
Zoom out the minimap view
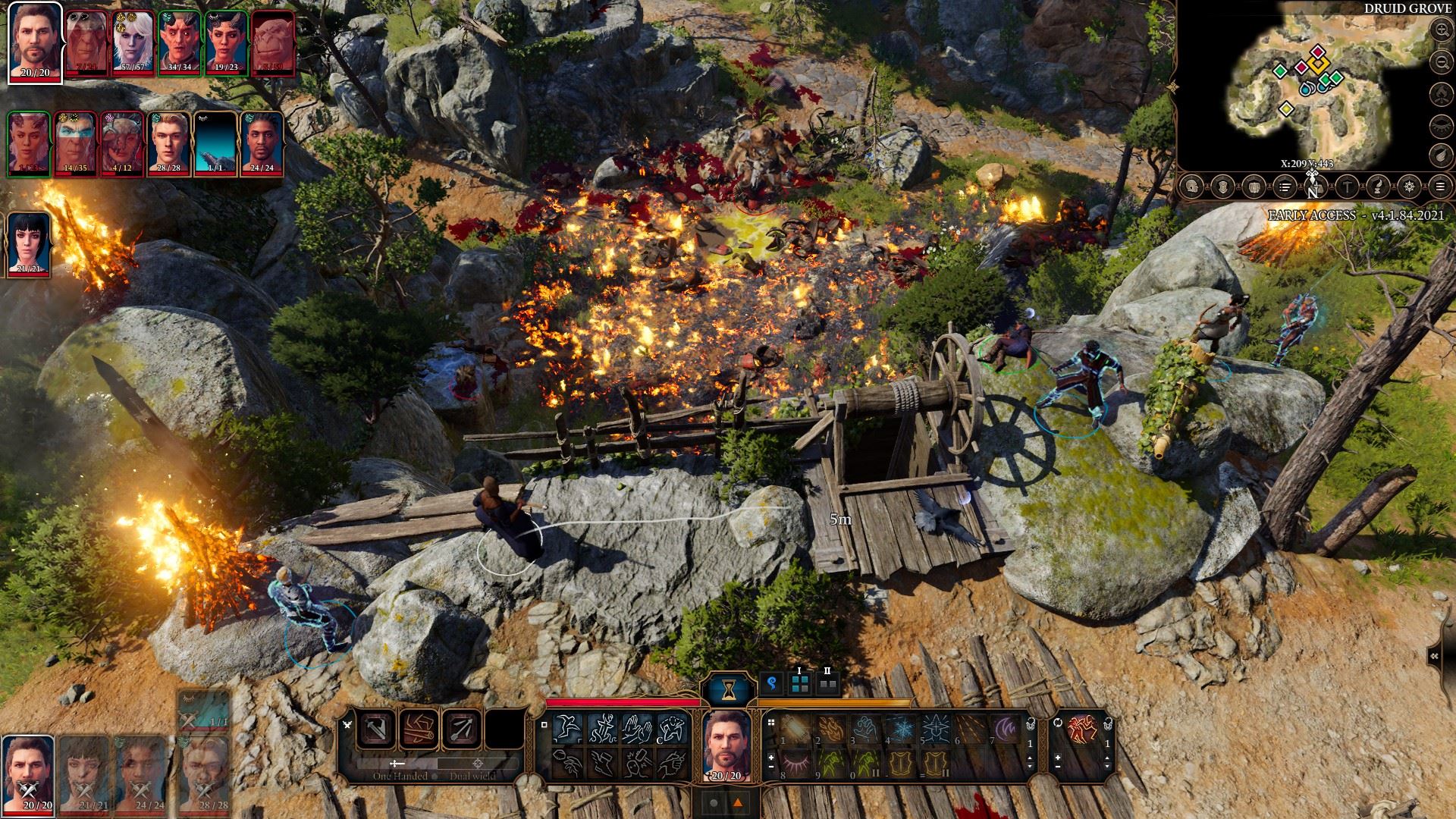pos(1441,62)
